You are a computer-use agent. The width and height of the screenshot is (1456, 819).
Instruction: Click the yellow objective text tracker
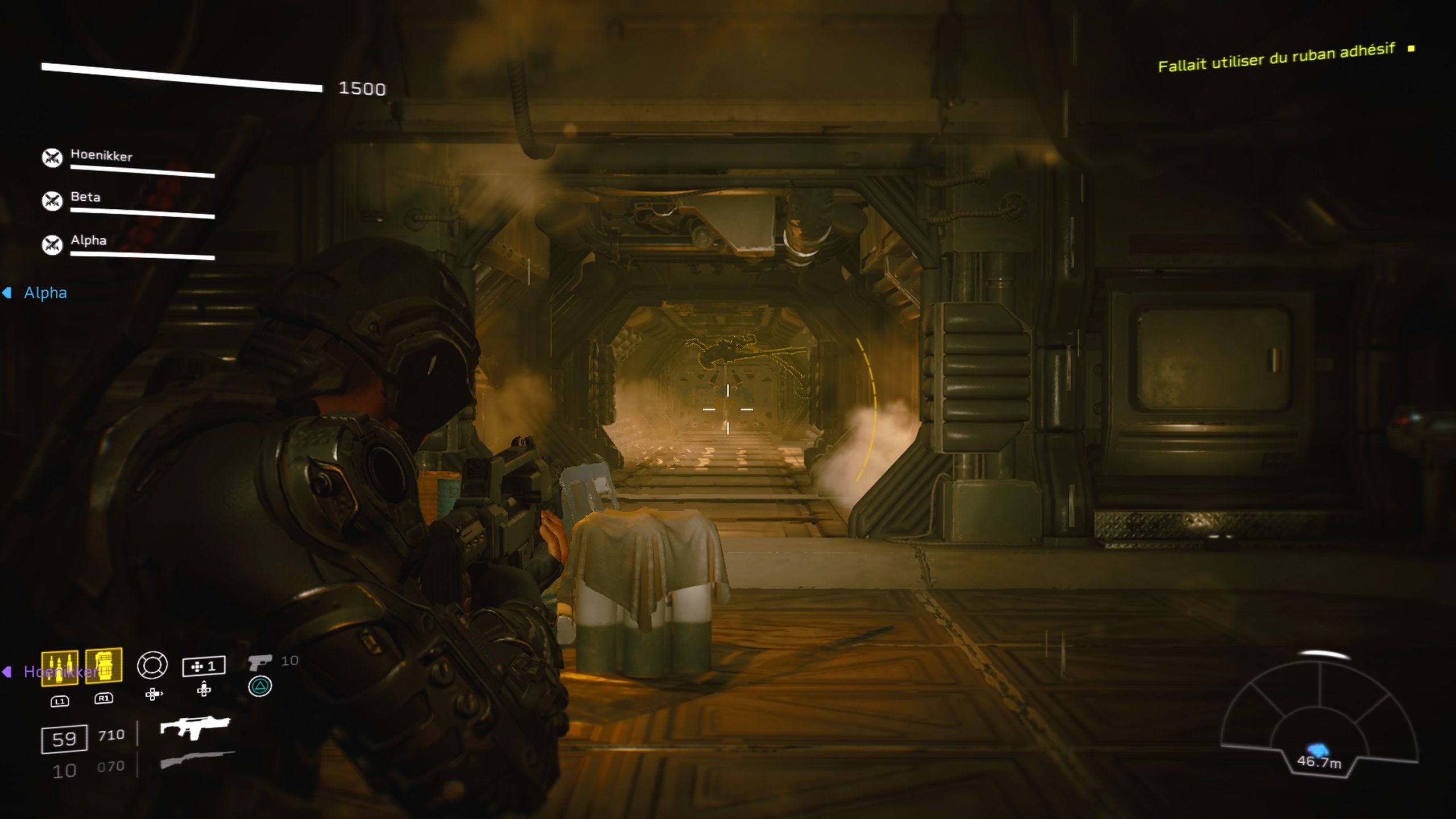(x=1276, y=58)
